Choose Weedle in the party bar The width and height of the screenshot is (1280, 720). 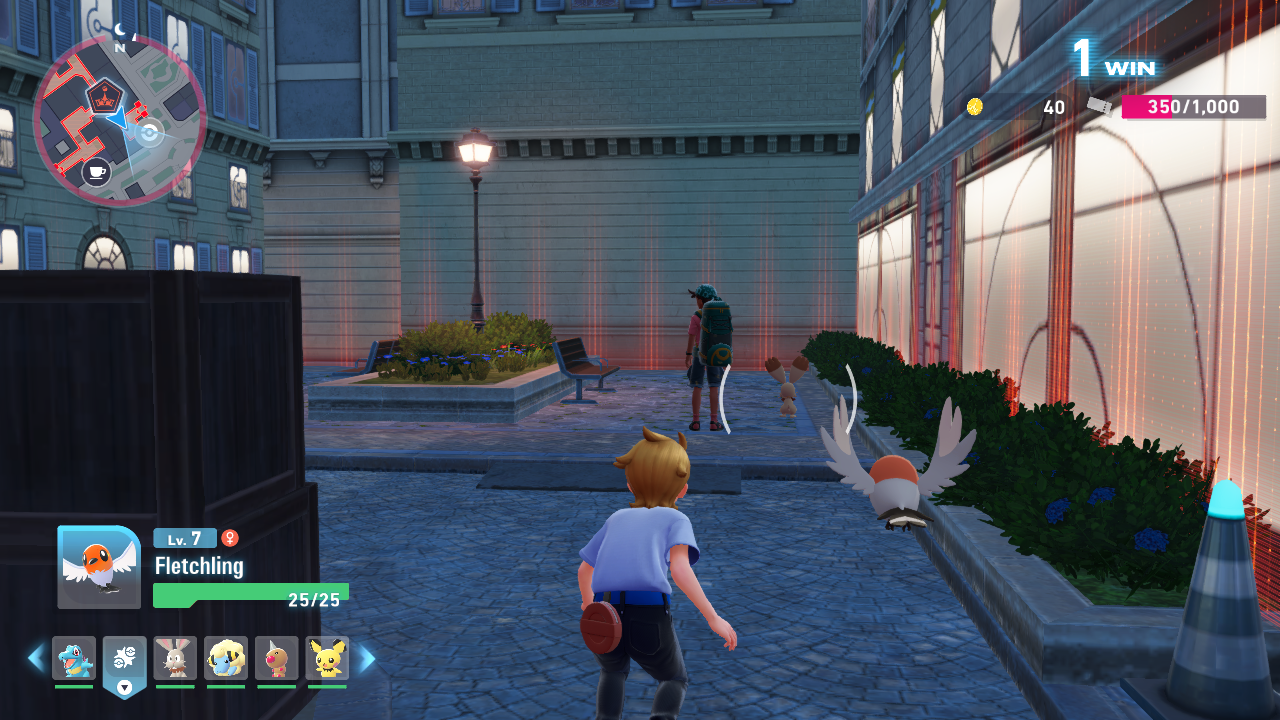[x=277, y=658]
